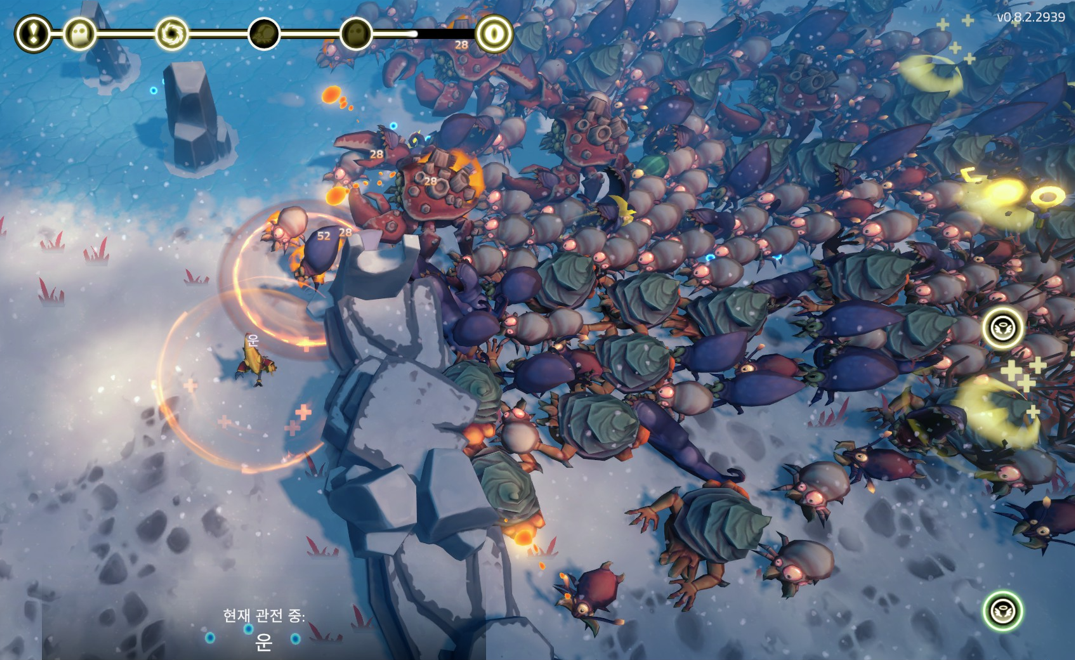
Task: Click the exclamation mark wave marker
Action: click(33, 34)
